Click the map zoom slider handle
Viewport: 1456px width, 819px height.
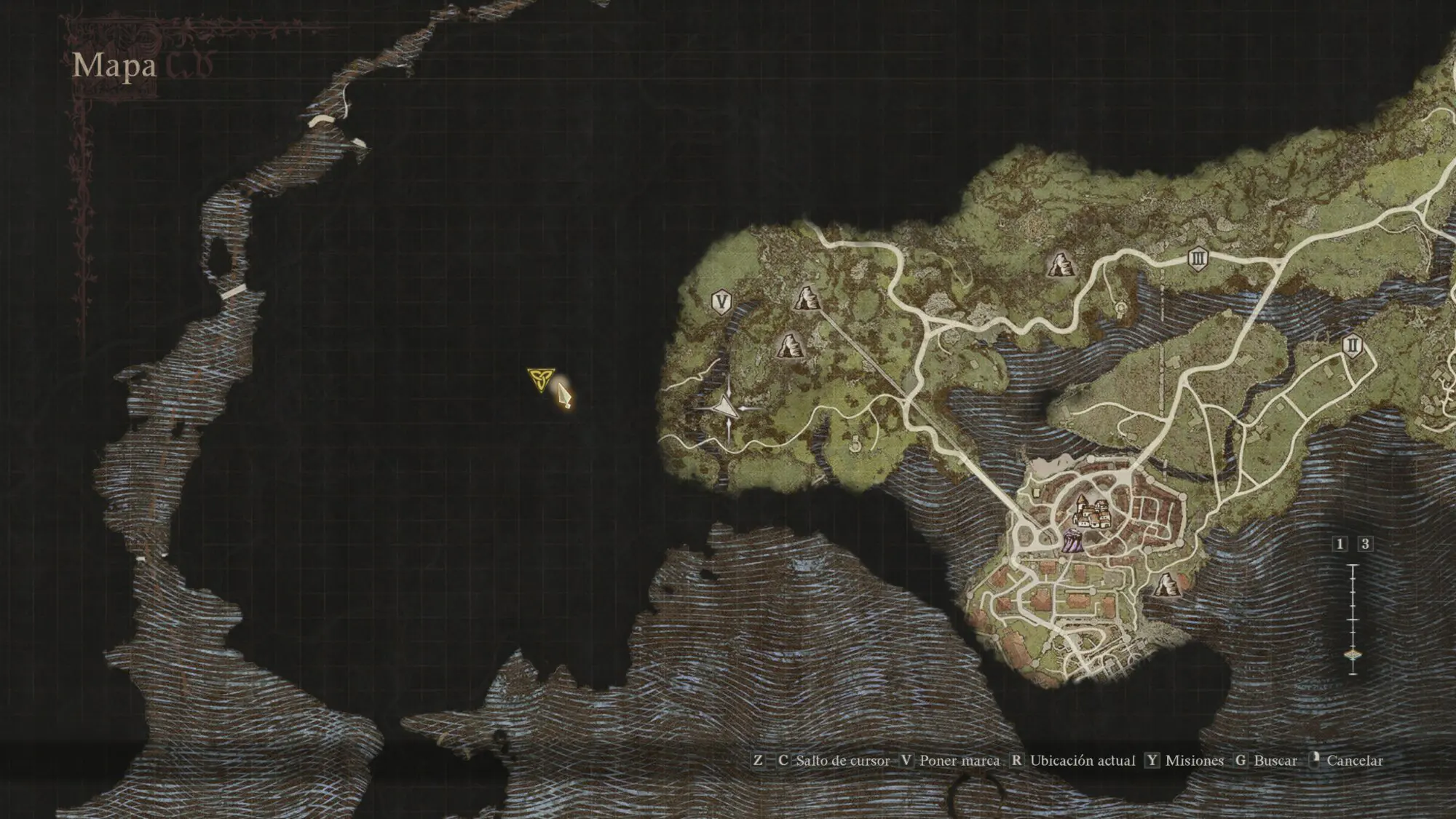tap(1353, 655)
